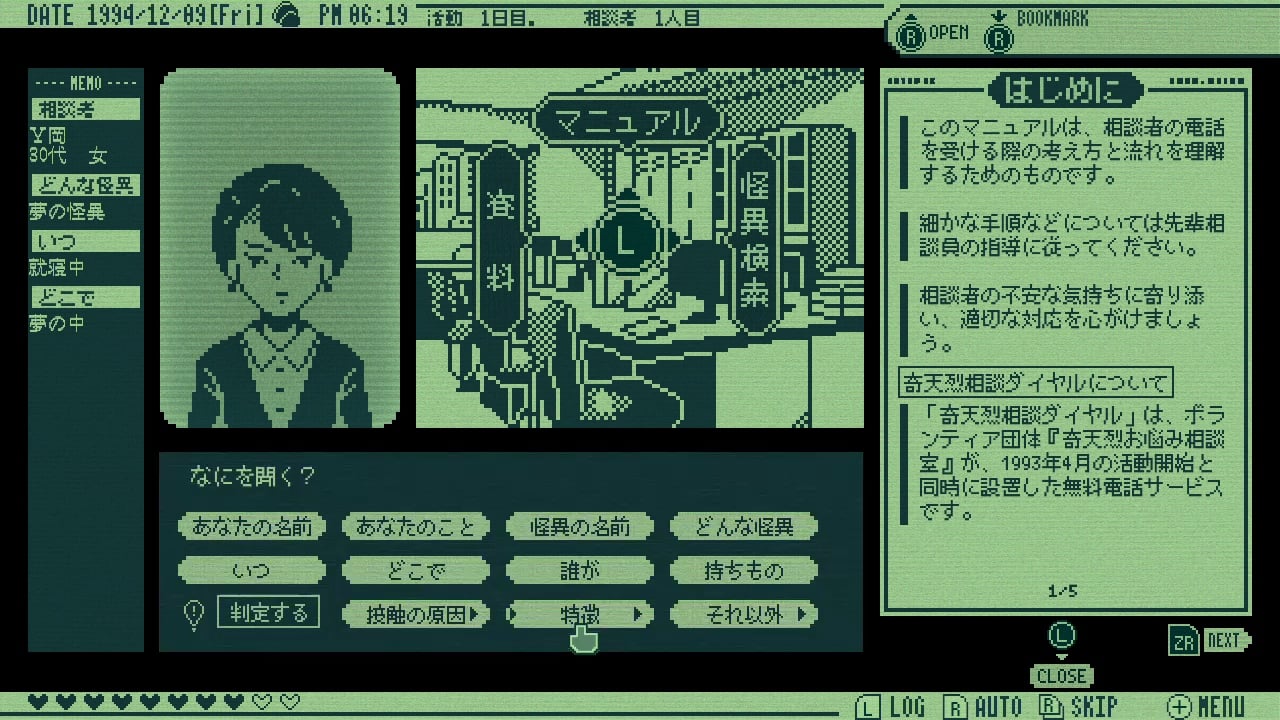Expand the 特徴 question category
Viewport: 1280px width, 720px height.
(582, 612)
